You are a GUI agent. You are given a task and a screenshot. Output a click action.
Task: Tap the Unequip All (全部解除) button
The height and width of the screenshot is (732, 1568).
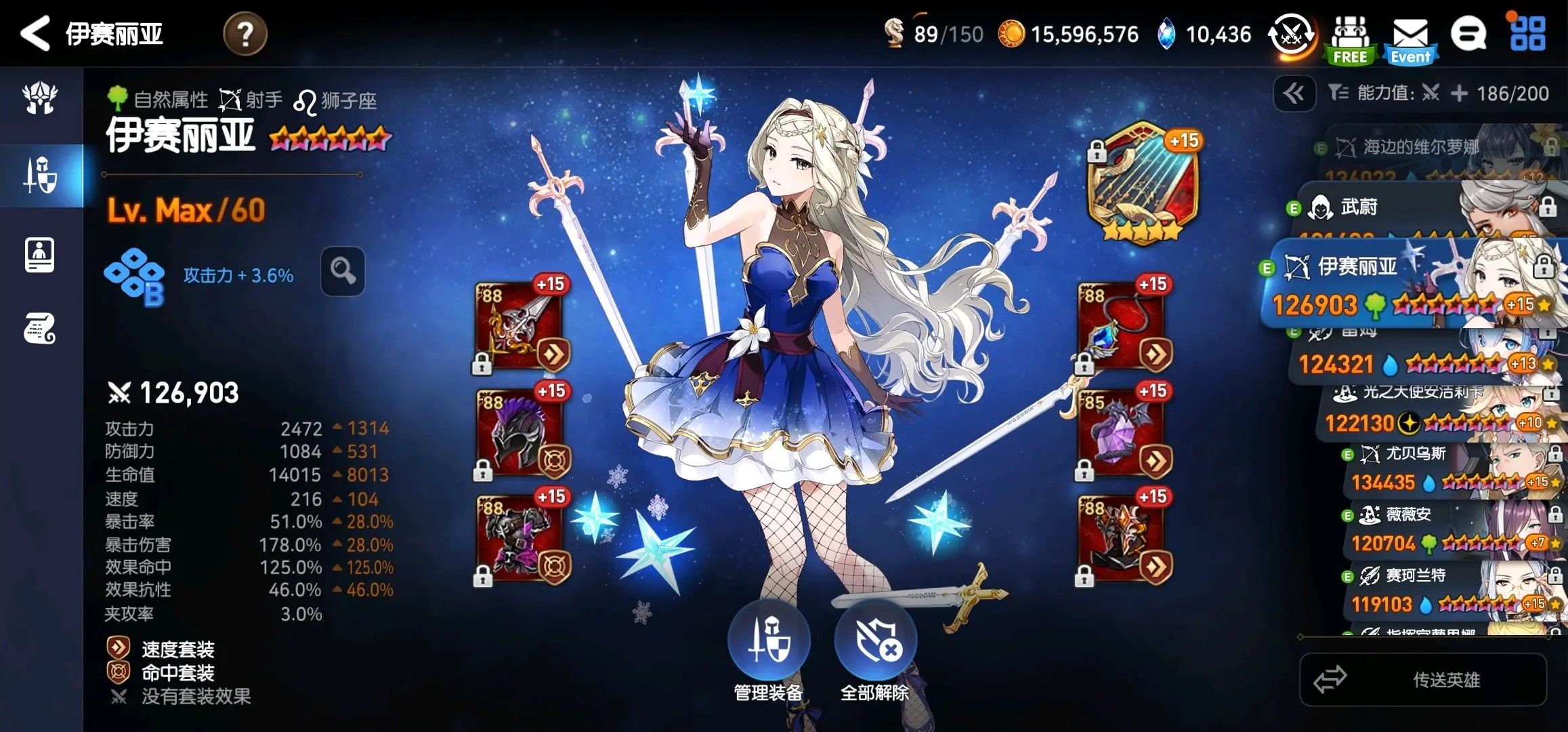[875, 642]
